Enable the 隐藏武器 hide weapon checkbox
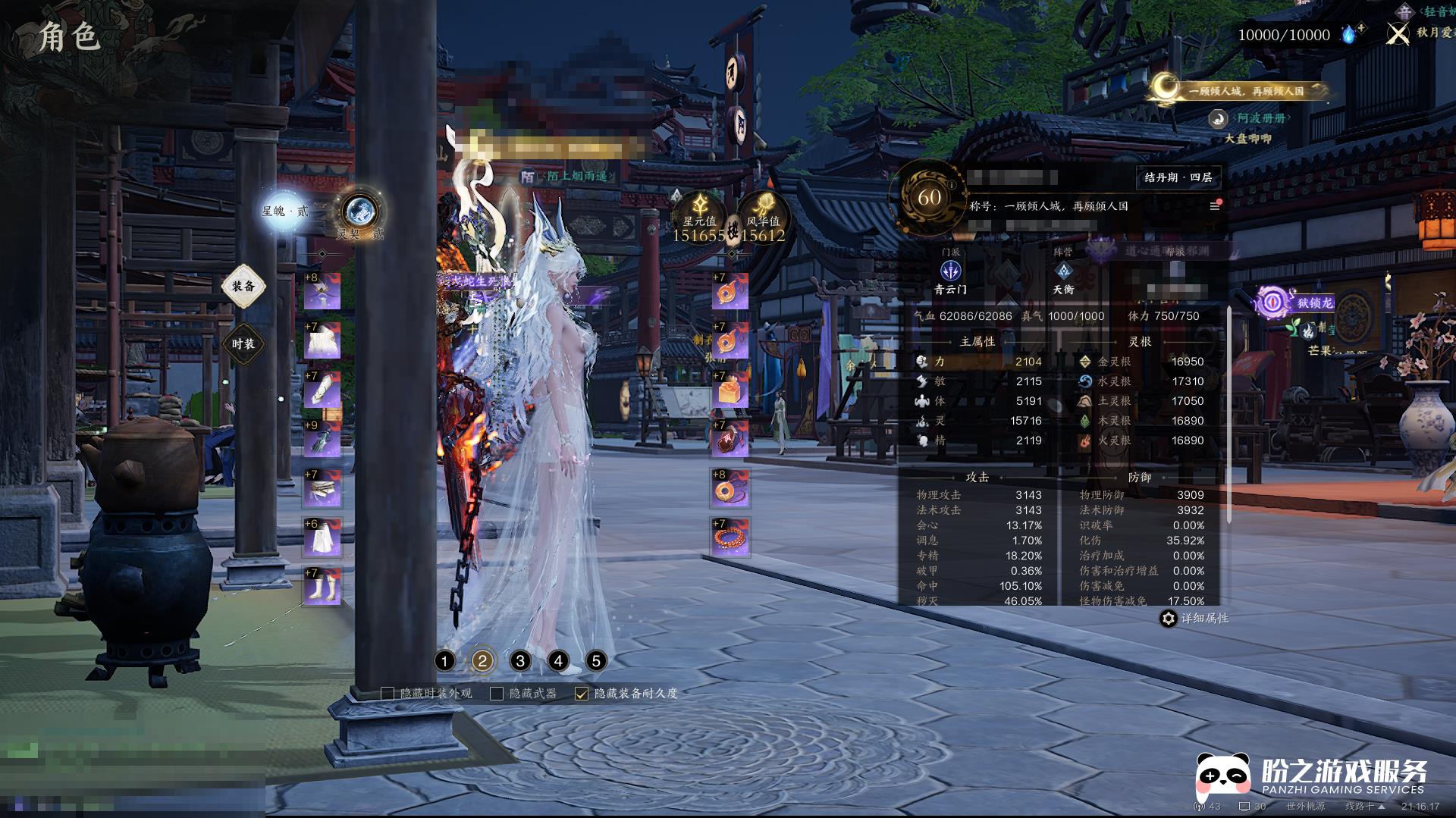Screen dimensions: 1456x818 (x=497, y=694)
